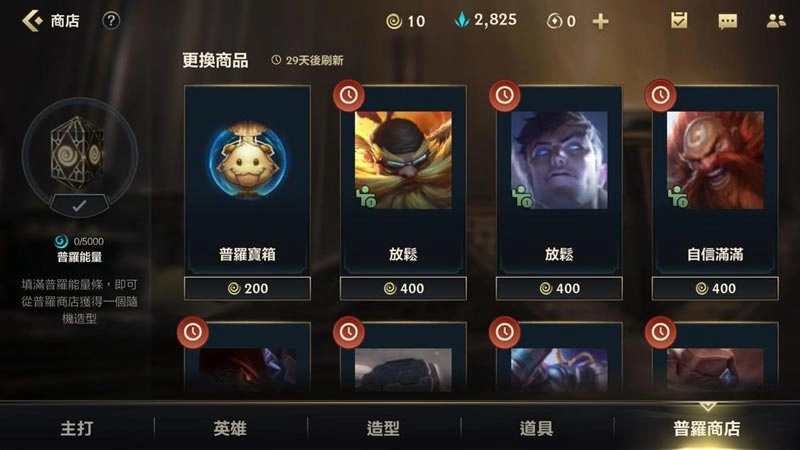Screen dimensions: 800x450
Task: Open the question mark help icon
Action: 111,20
